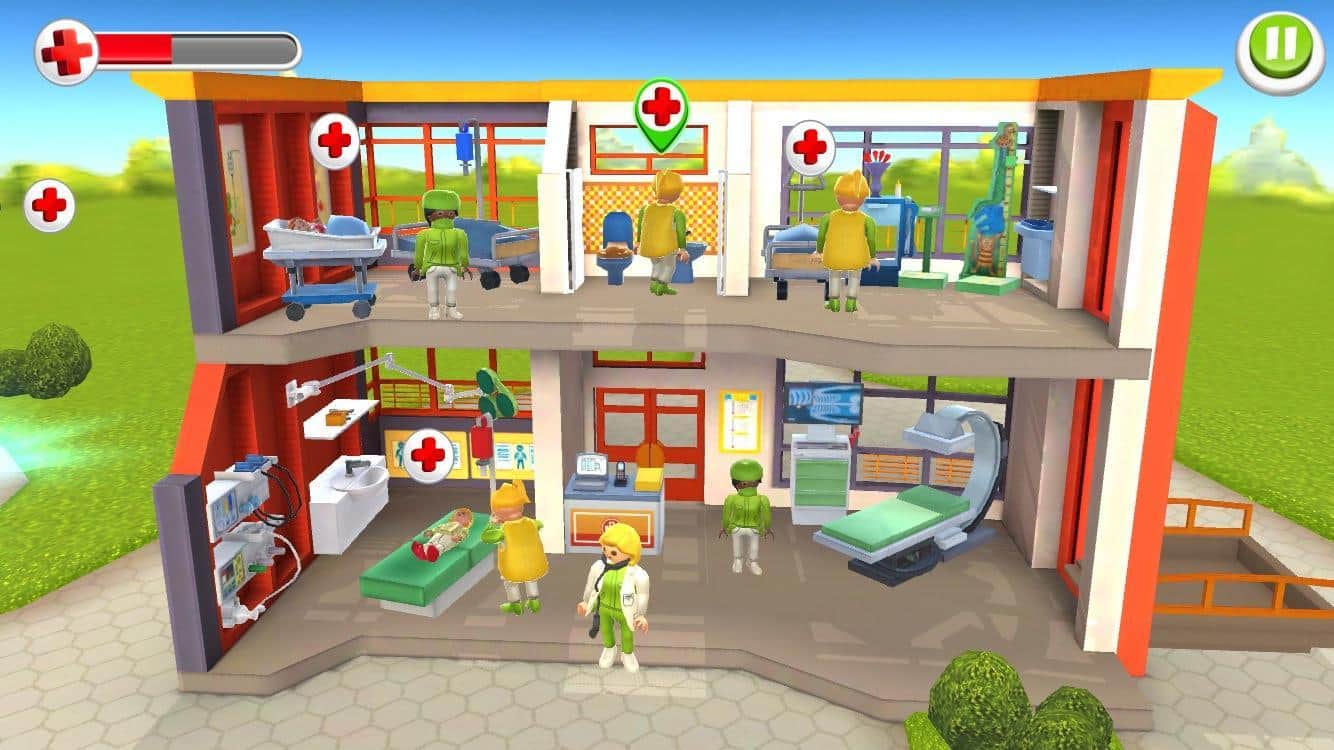This screenshot has width=1334, height=750.
Task: Select the green pin marker above the bathroom
Action: (x=657, y=110)
